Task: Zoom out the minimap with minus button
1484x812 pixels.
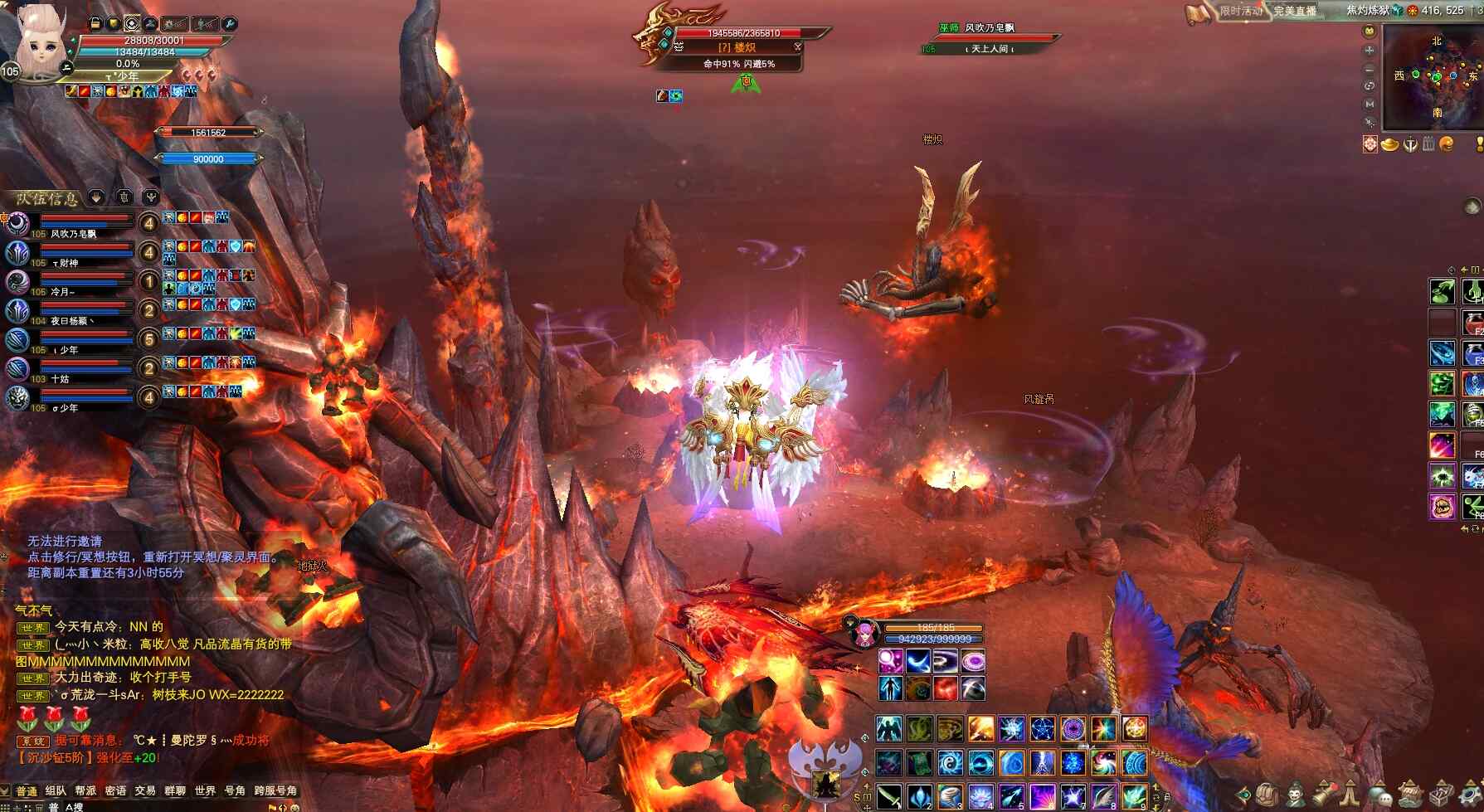Action: (1370, 68)
